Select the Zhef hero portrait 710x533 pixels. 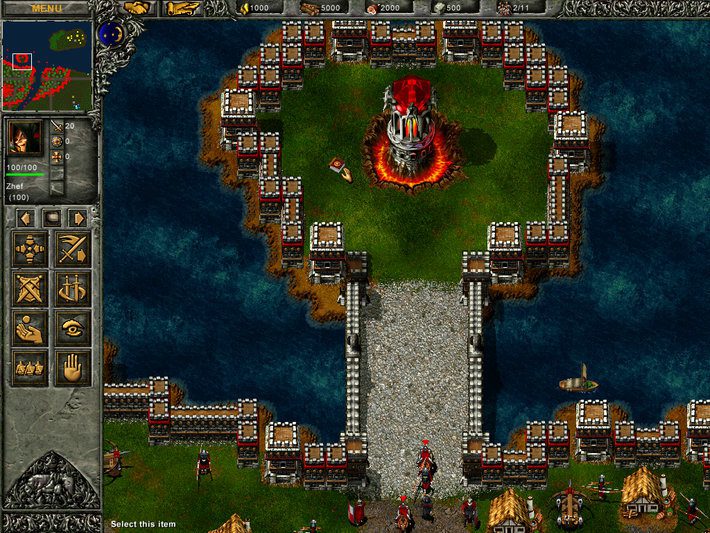(26, 139)
